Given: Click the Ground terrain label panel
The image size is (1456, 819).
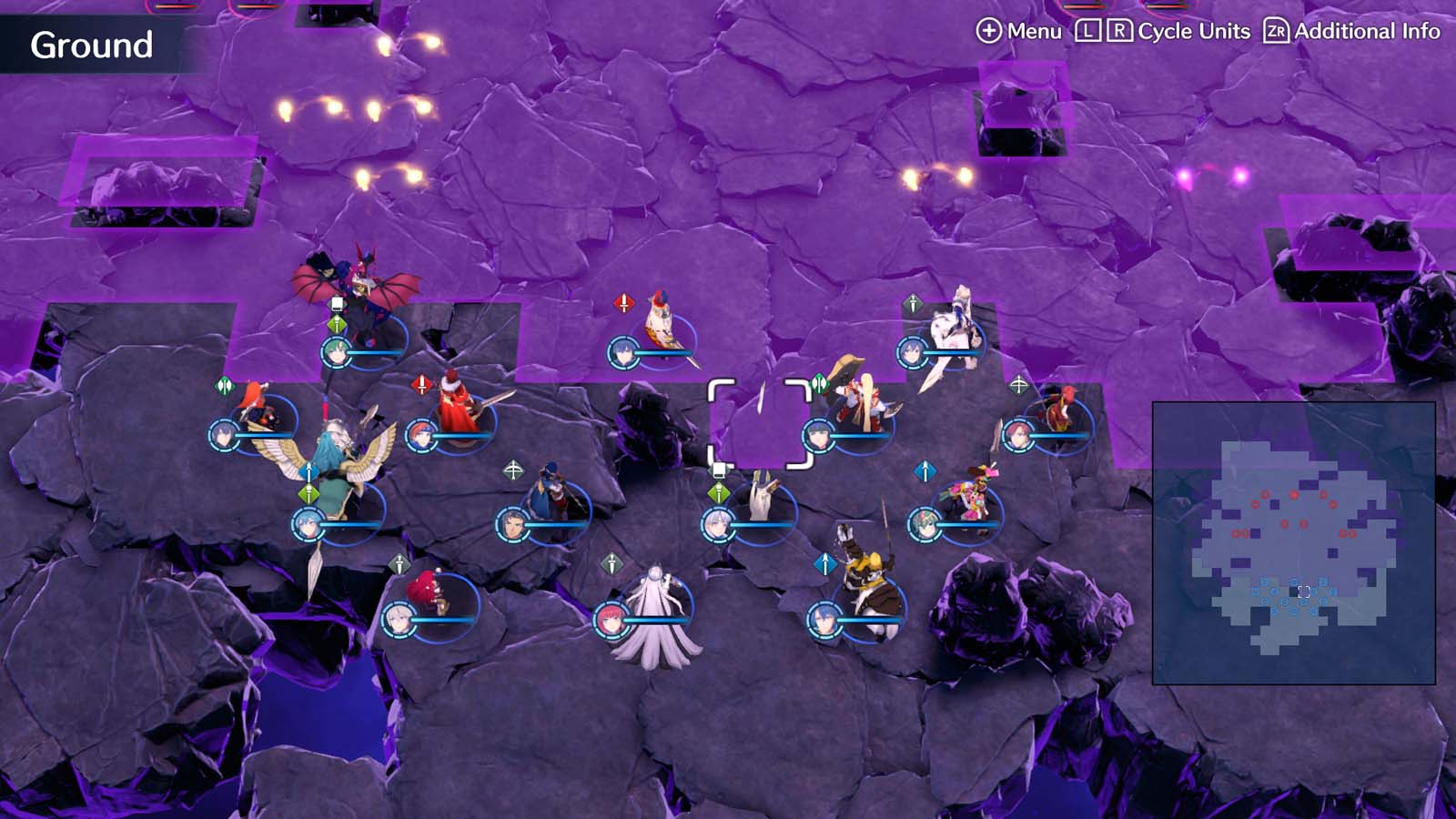Looking at the screenshot, I should point(91,41).
